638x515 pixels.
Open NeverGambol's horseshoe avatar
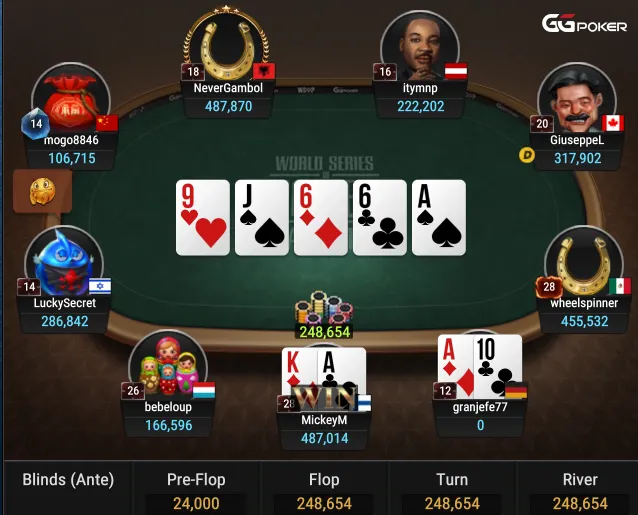coord(226,46)
